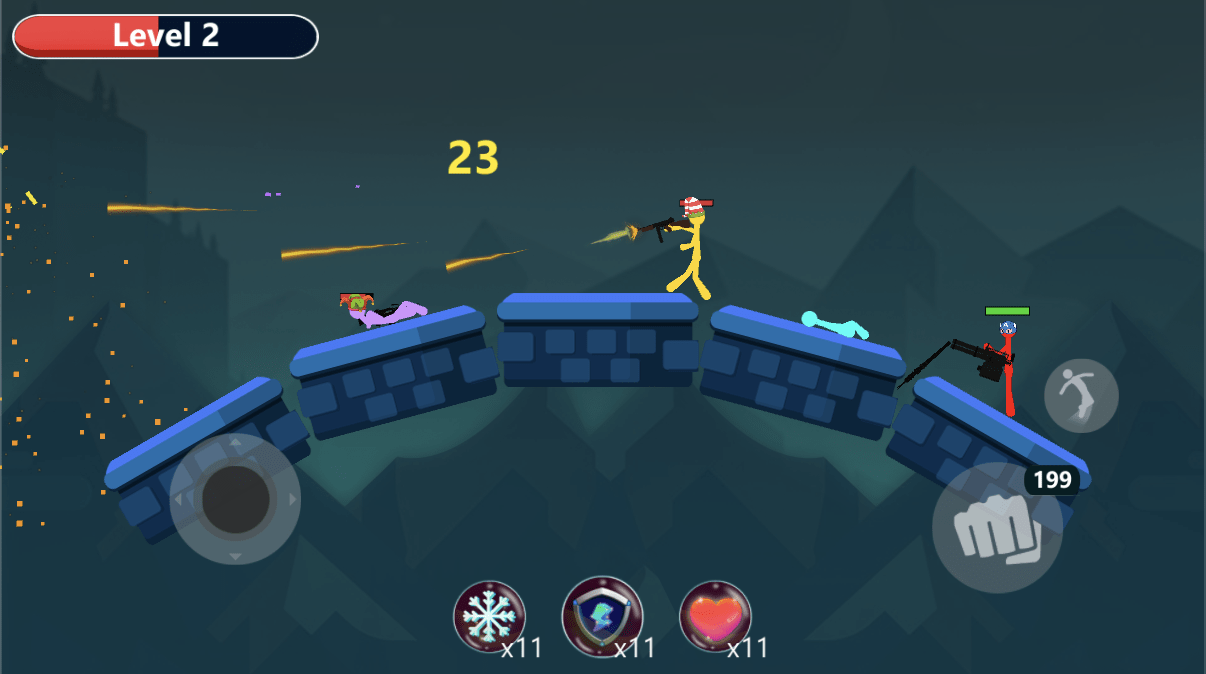The image size is (1206, 674).
Task: Activate the jump button
Action: click(1081, 396)
